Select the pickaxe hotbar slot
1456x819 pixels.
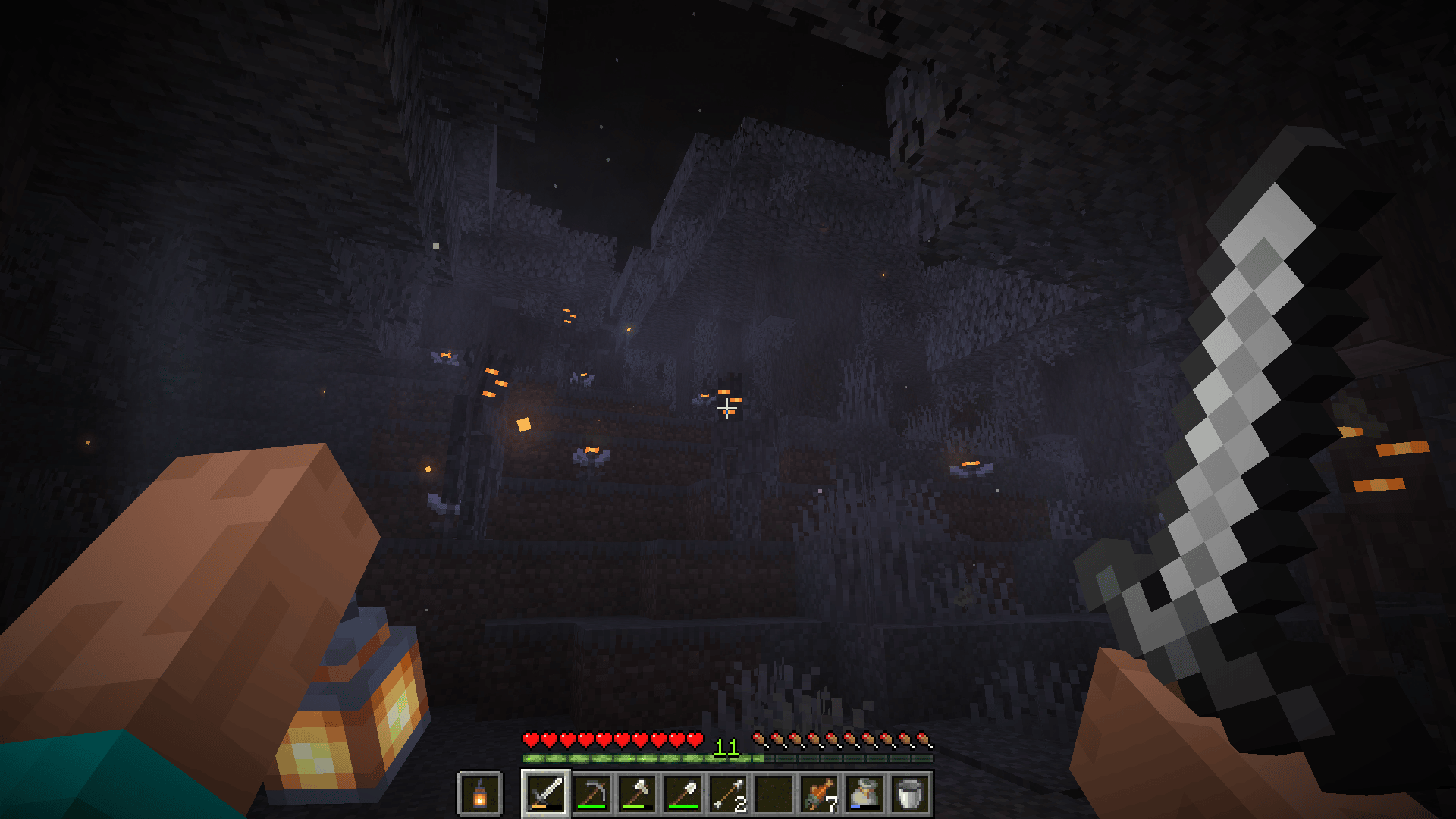tap(591, 794)
